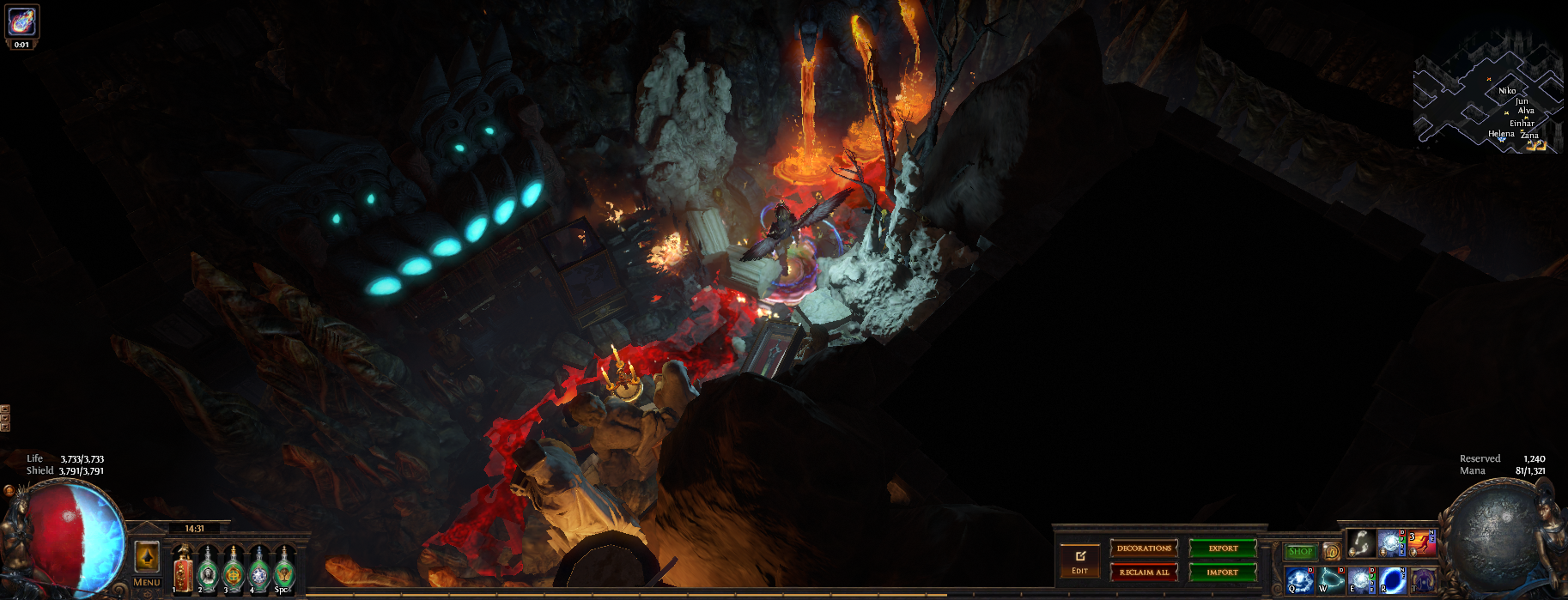The height and width of the screenshot is (600, 1568).
Task: Open the Decorations list
Action: [1144, 548]
